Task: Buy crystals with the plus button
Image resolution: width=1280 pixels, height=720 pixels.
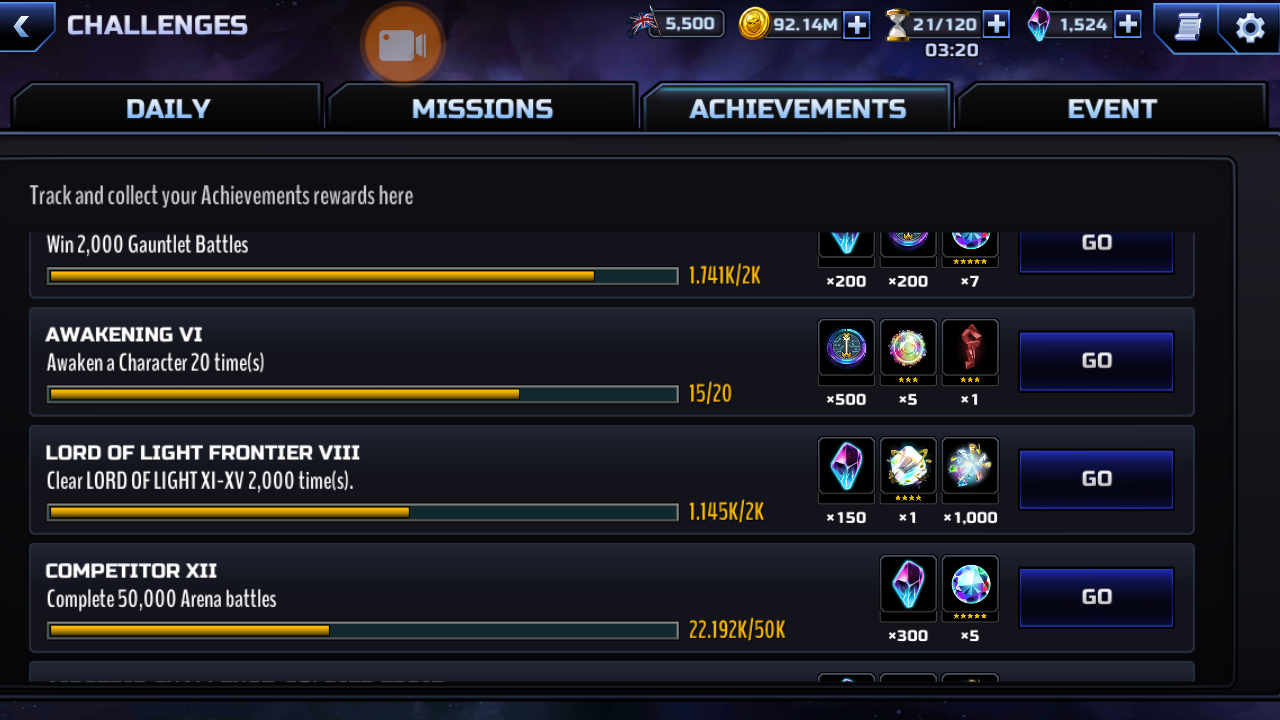Action: tap(1128, 24)
